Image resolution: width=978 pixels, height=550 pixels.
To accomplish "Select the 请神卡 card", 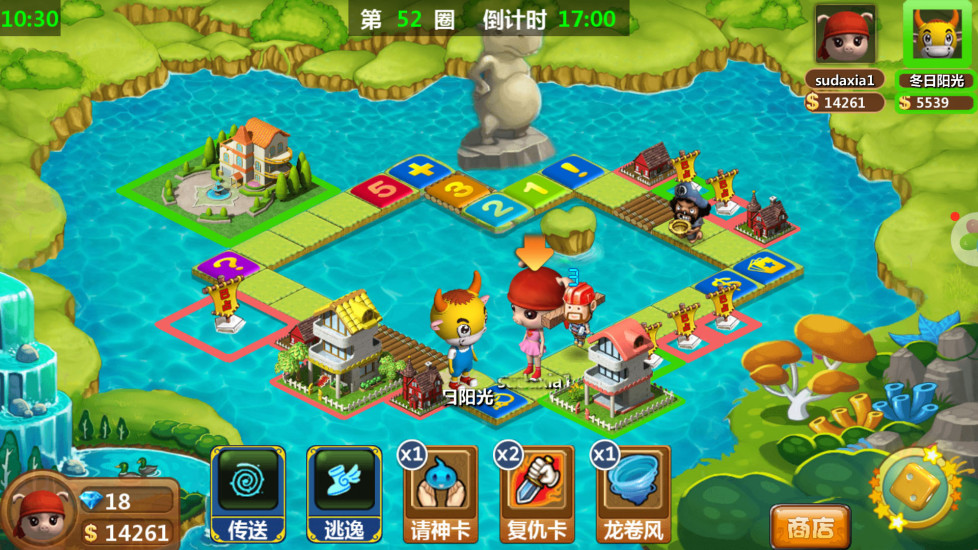I will (440, 494).
